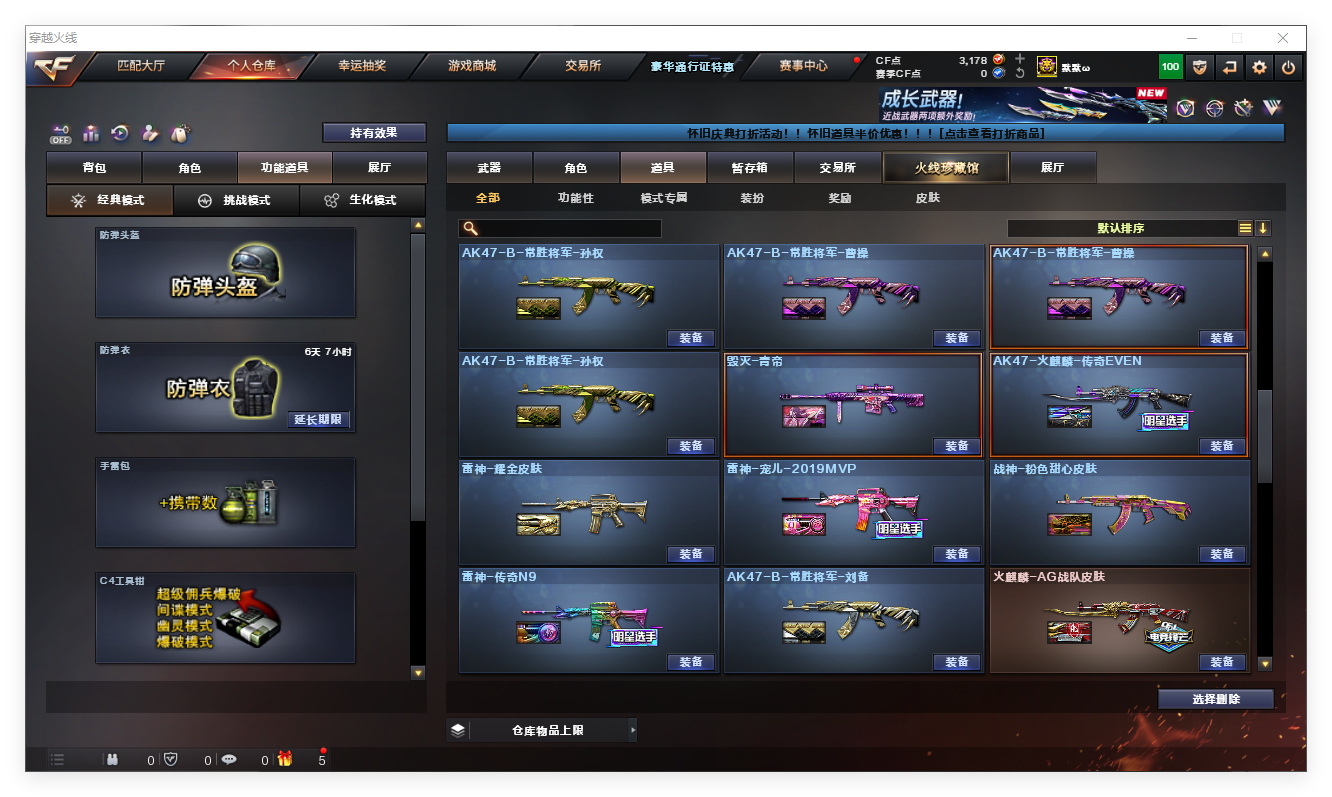Open the 默认排序 sort dropdown
The height and width of the screenshot is (797, 1332).
tap(1120, 228)
